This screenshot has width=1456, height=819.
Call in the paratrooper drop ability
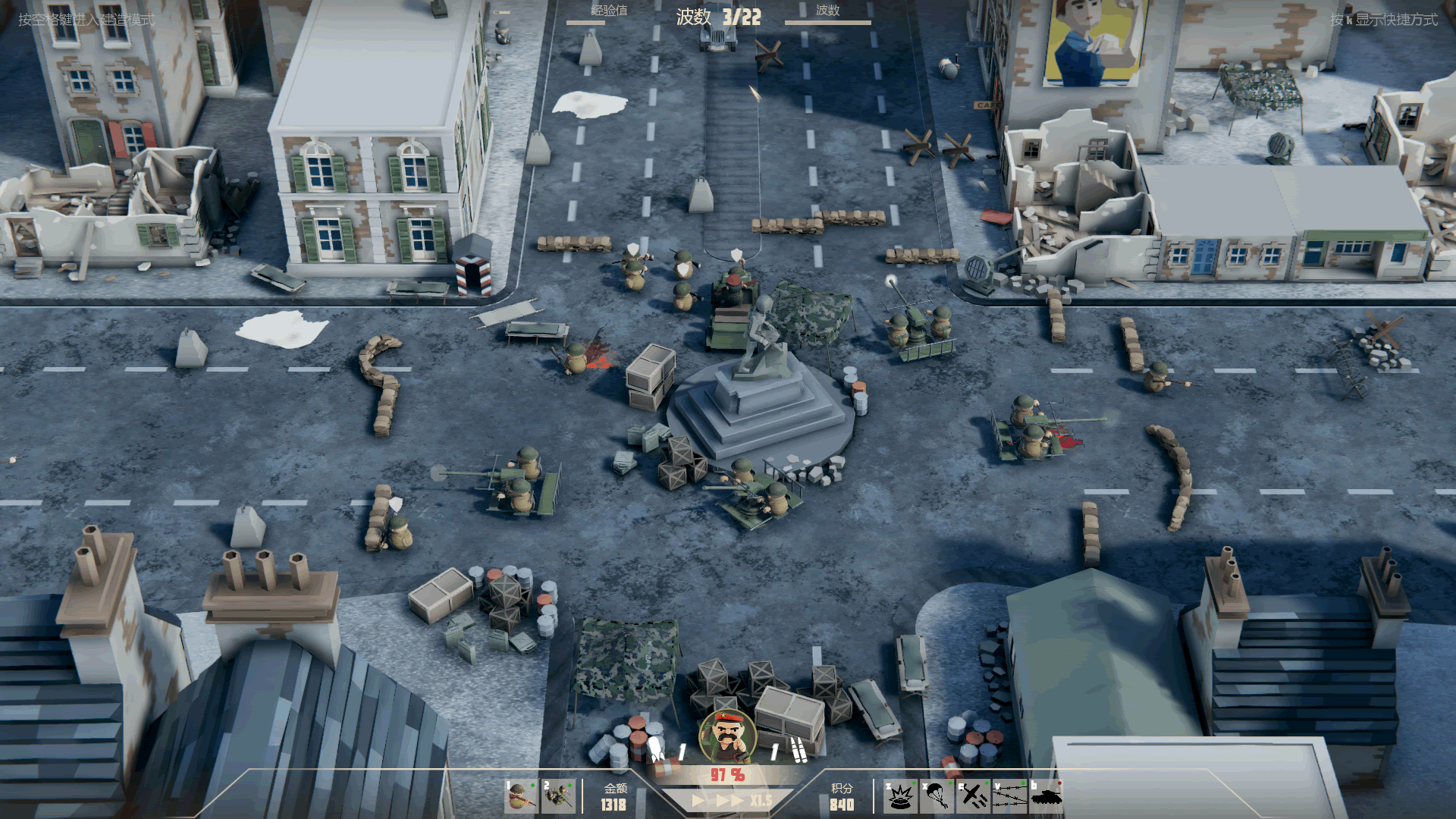(x=937, y=796)
